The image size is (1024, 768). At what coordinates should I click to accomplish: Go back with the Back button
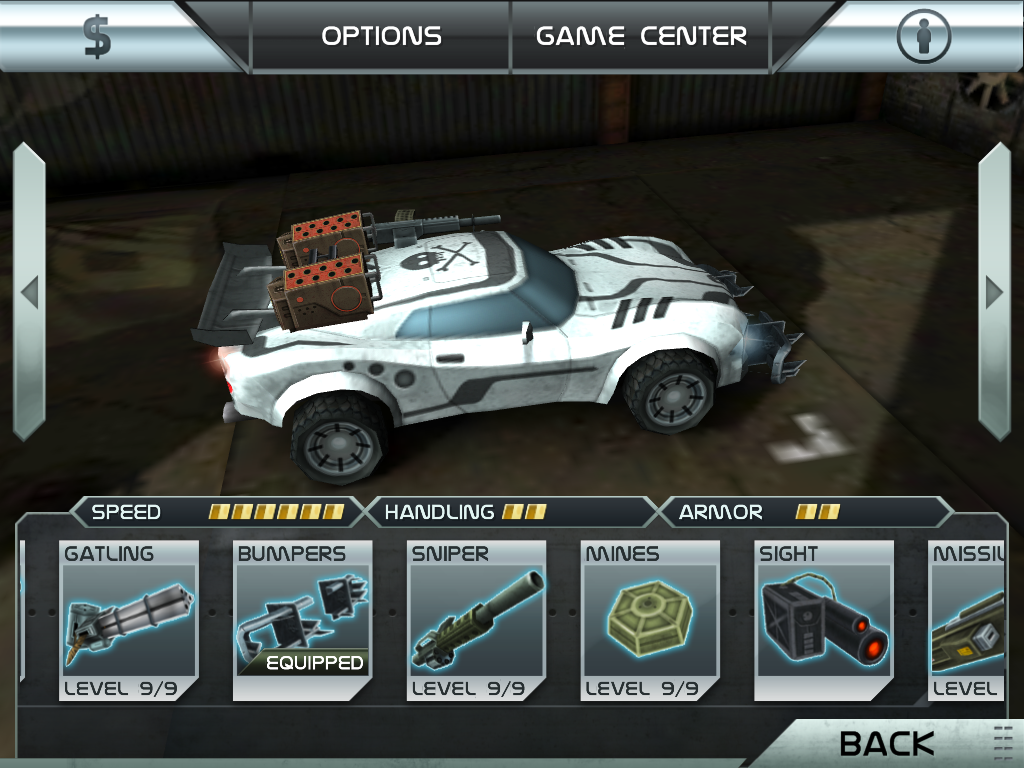coord(887,743)
